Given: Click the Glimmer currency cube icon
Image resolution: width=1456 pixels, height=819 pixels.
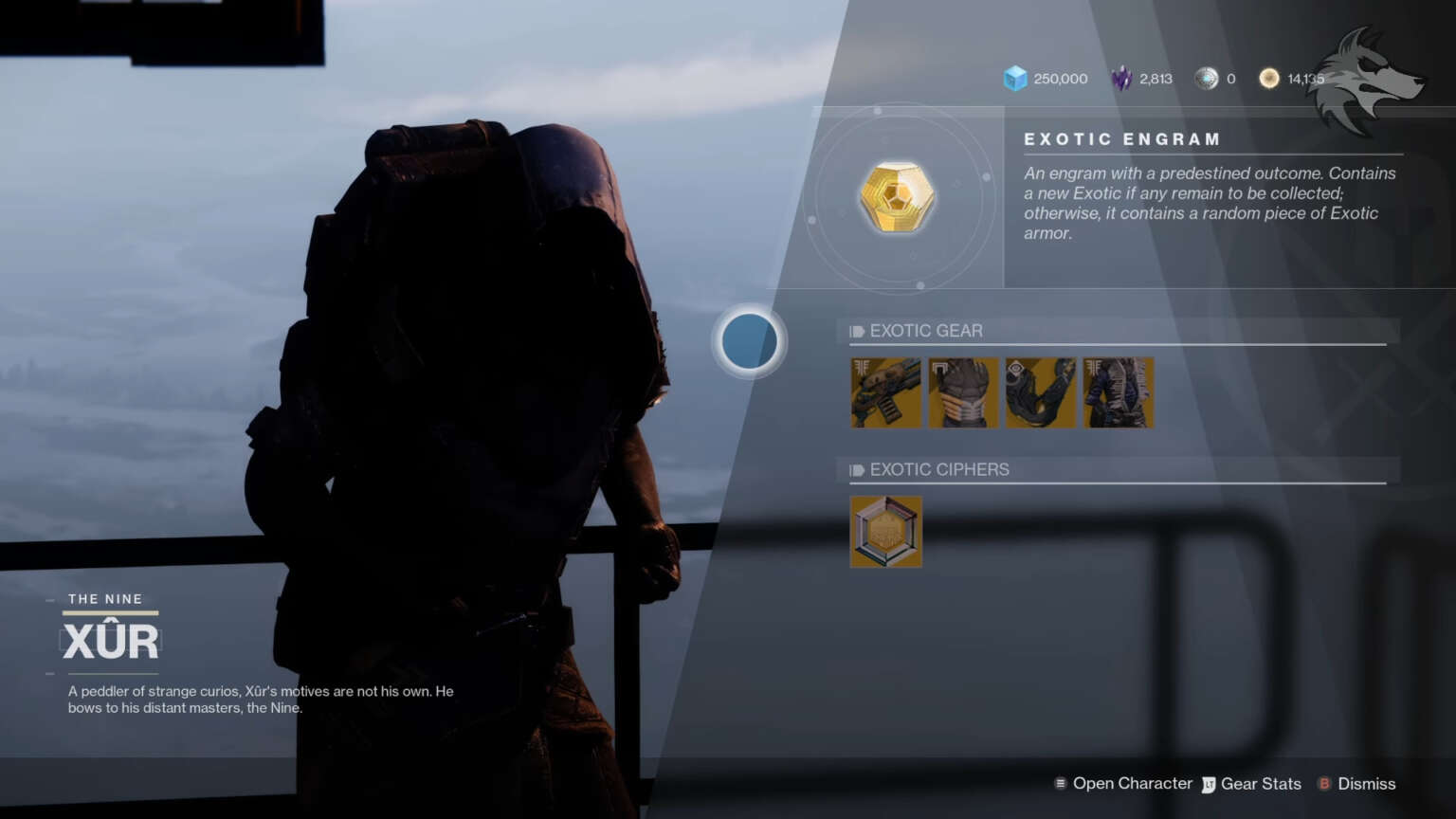Looking at the screenshot, I should tap(1016, 79).
